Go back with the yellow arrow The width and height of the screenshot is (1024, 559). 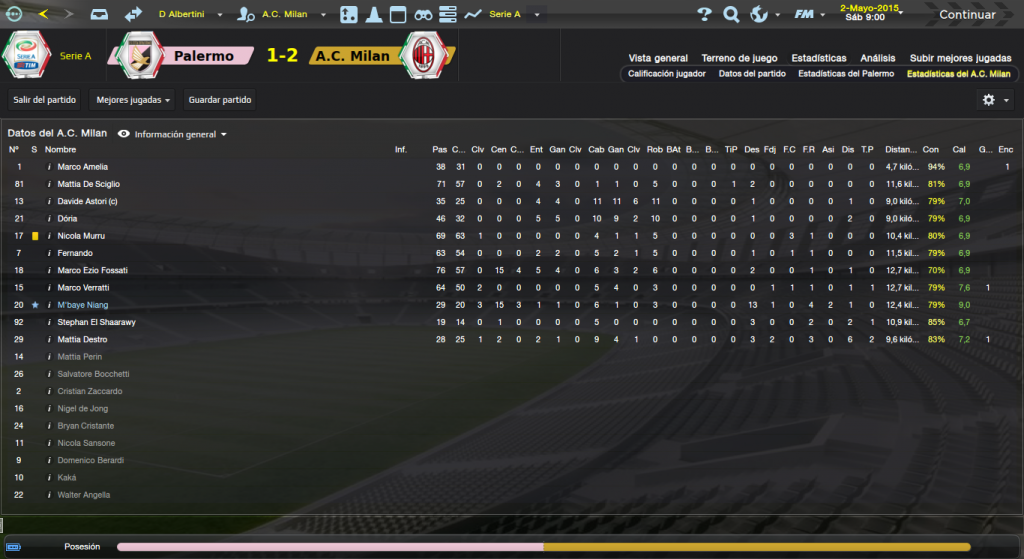(x=42, y=15)
